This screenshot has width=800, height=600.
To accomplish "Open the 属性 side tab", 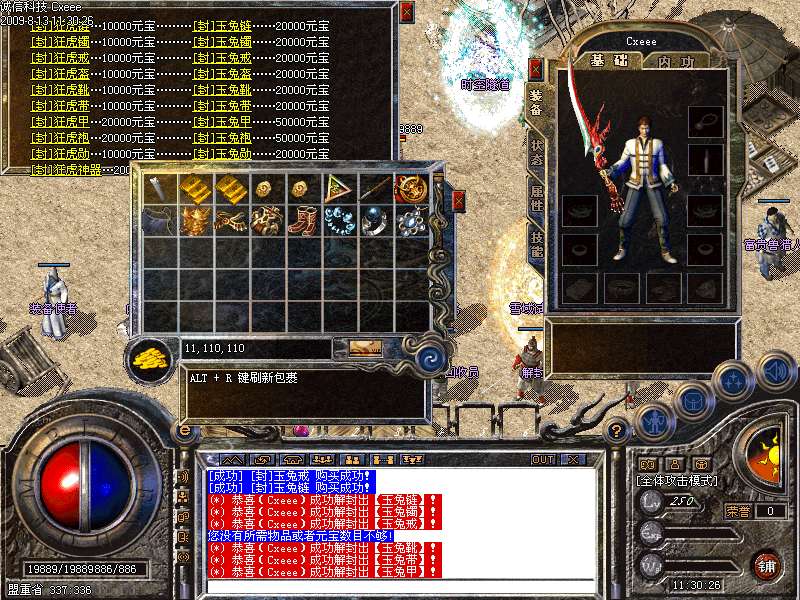I will 537,199.
